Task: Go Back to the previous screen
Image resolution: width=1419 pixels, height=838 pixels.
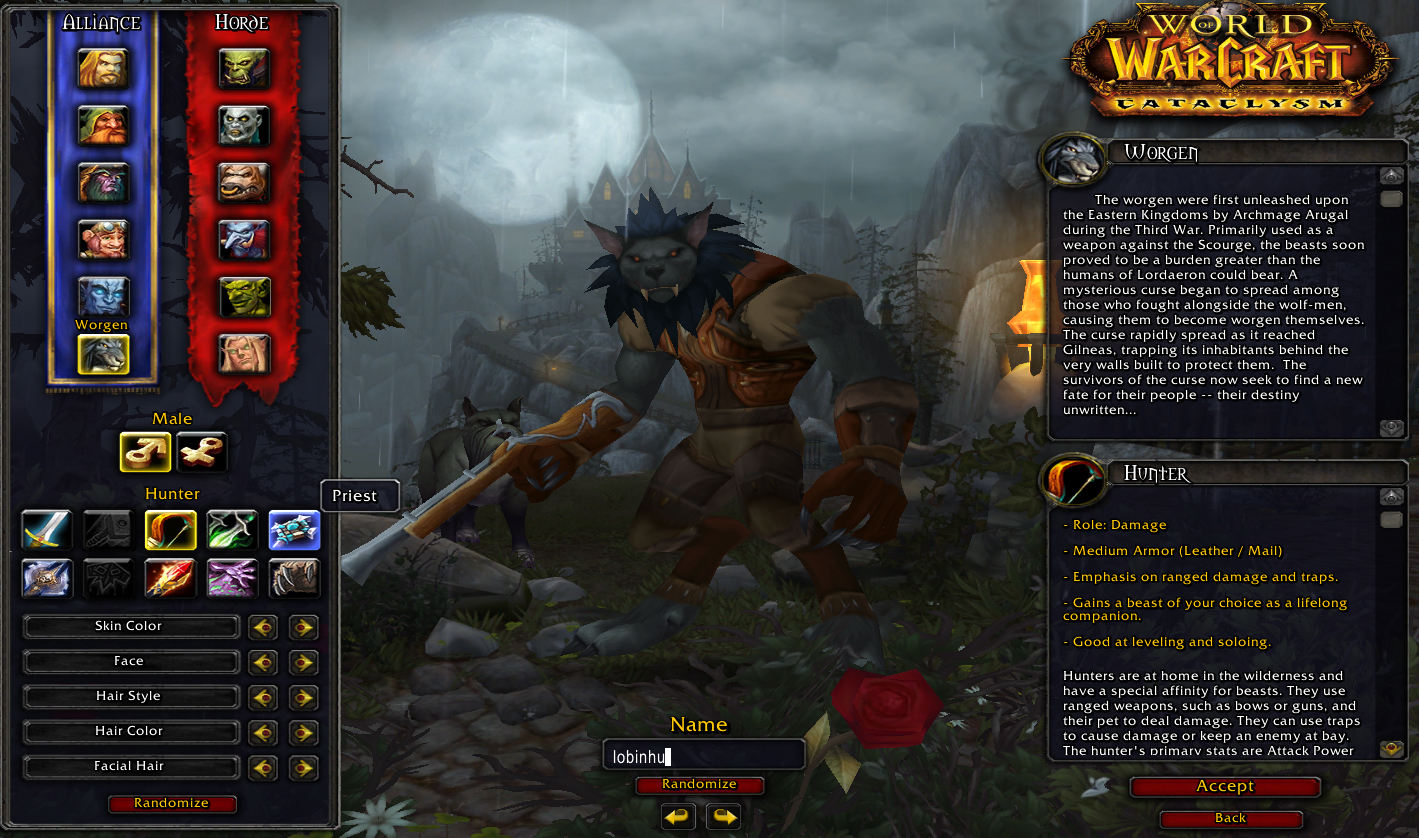Action: (x=1230, y=818)
